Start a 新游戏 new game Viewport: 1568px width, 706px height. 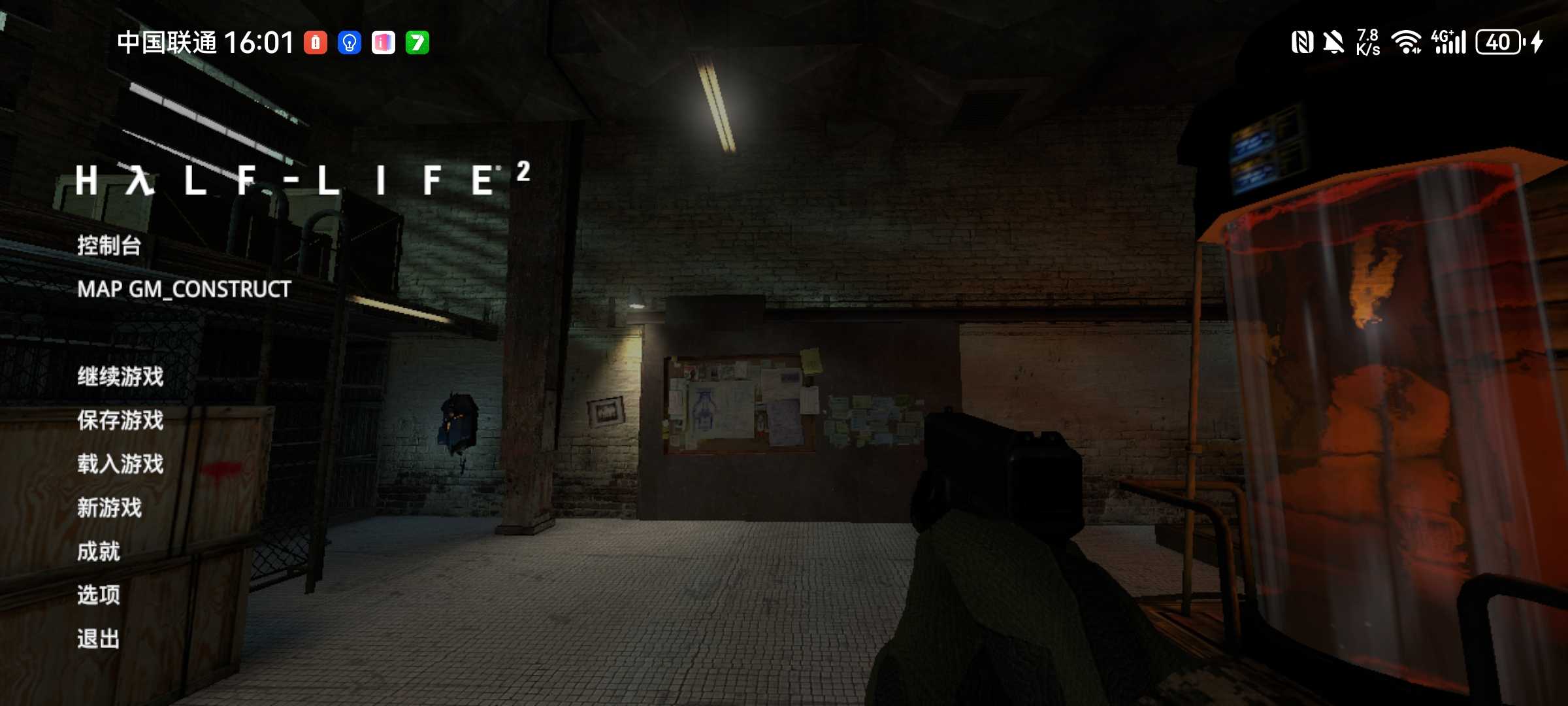(x=109, y=508)
